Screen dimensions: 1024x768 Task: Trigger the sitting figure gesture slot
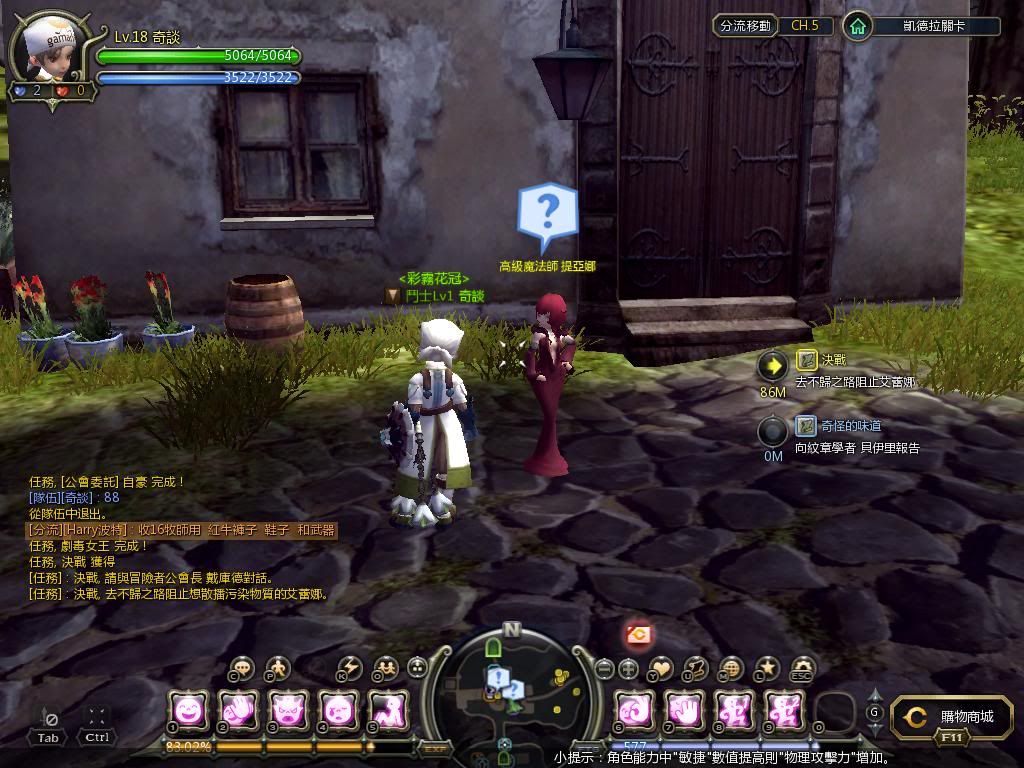pyautogui.click(x=388, y=711)
